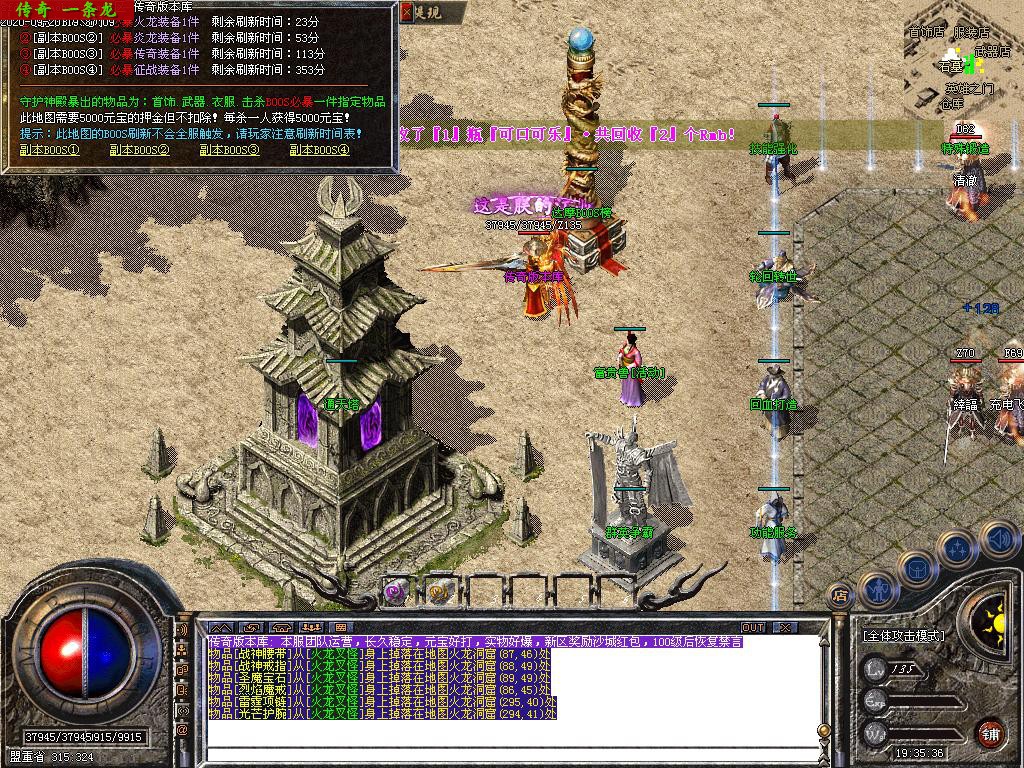
Task: Switch the 全体攻击模式 attack mode
Action: point(902,635)
